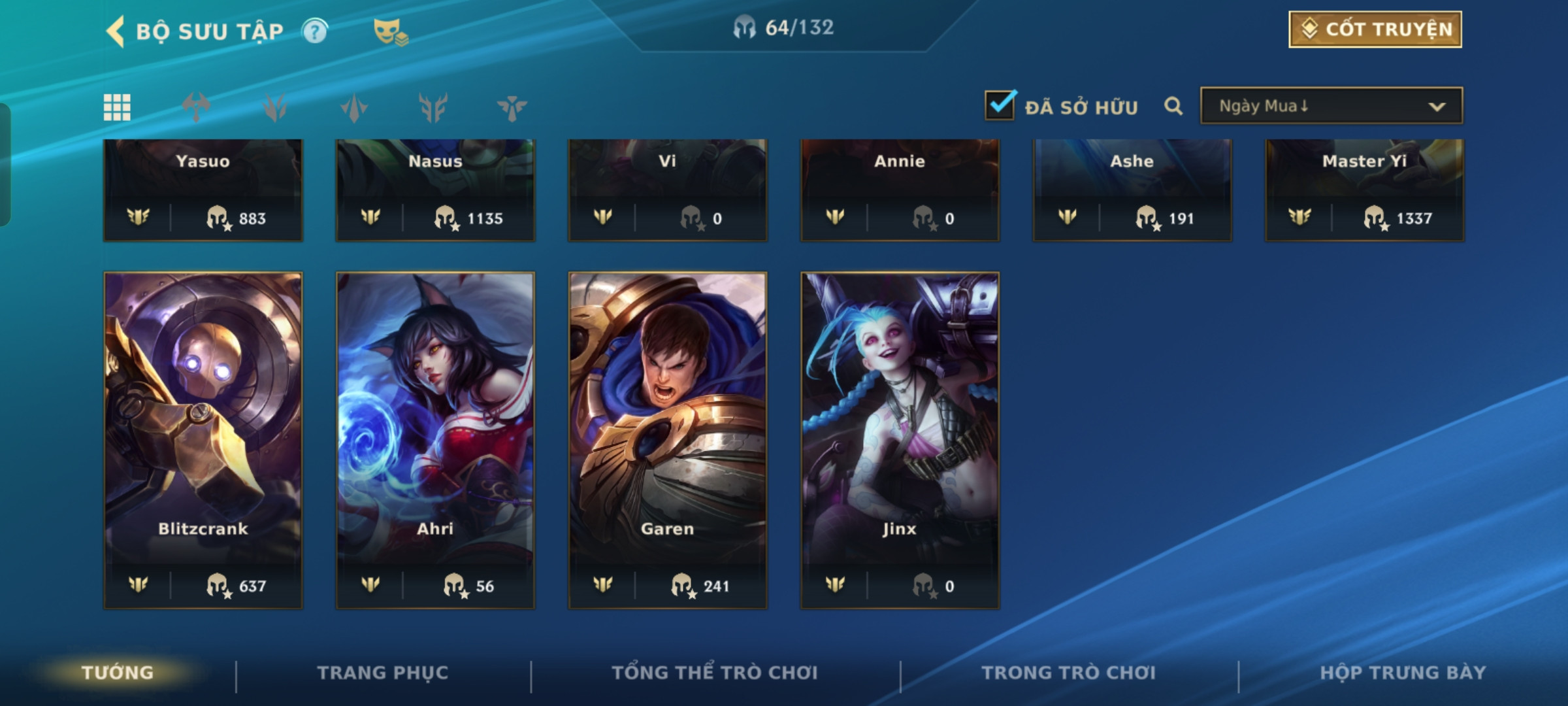Screen dimensions: 1568x706
Task: Pick the Garen champion card
Action: (x=667, y=439)
